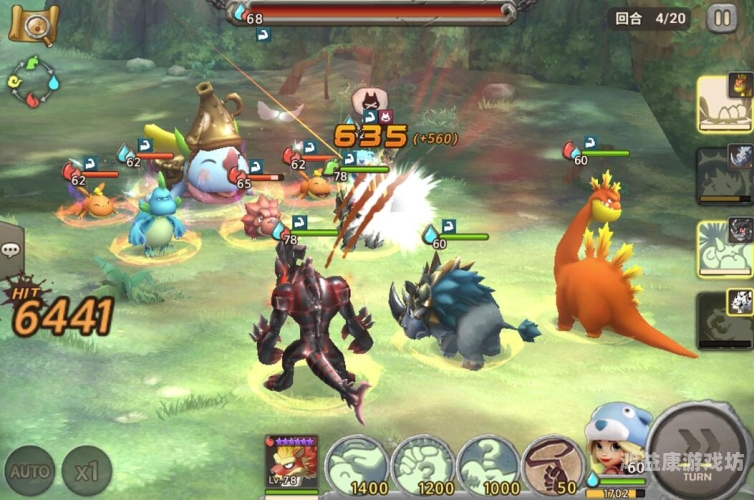Change the x1 battle speed
Viewport: 754px width, 500px height.
[x=86, y=470]
